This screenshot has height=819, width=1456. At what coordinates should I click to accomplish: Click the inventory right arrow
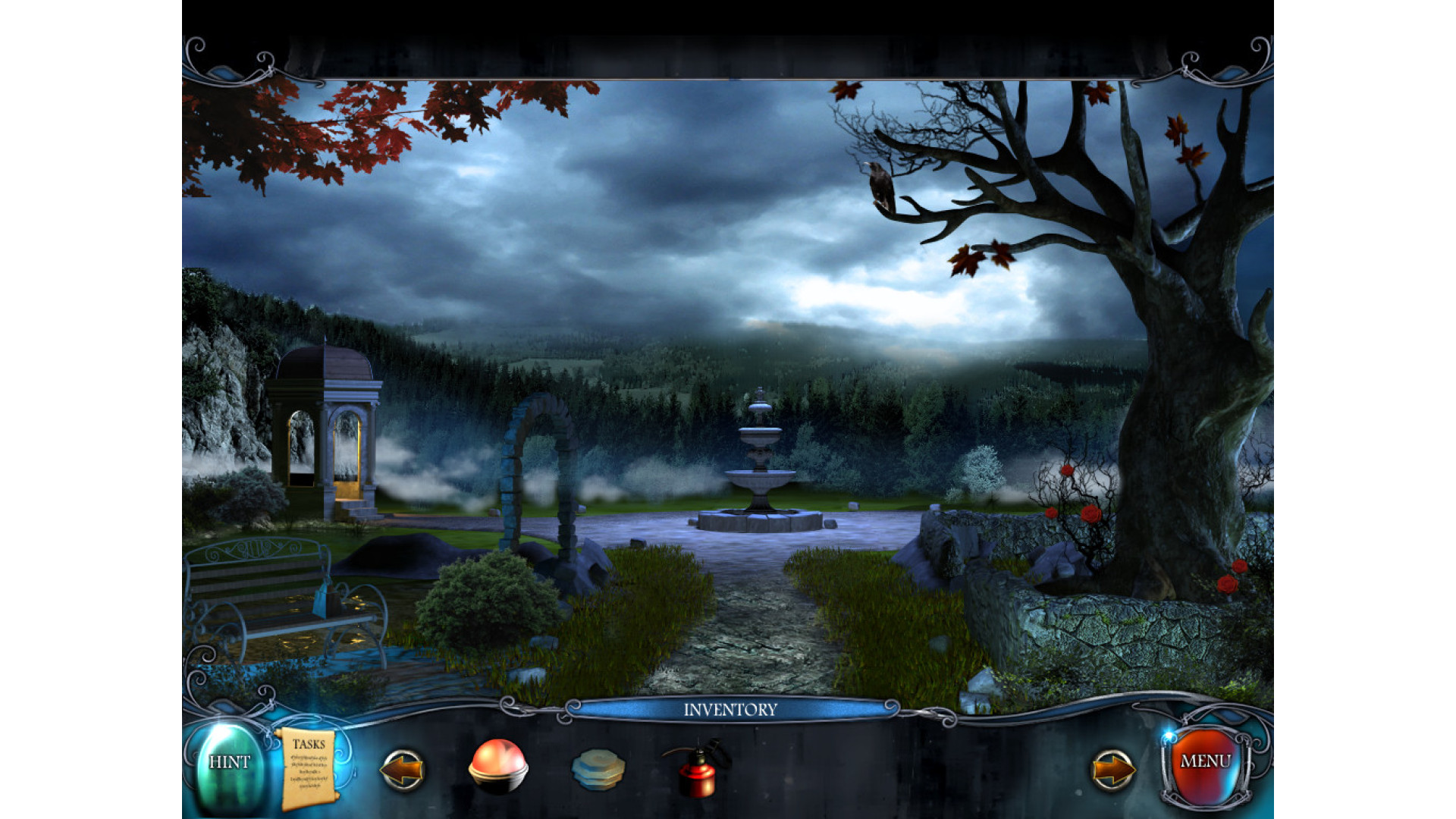coord(1112,770)
